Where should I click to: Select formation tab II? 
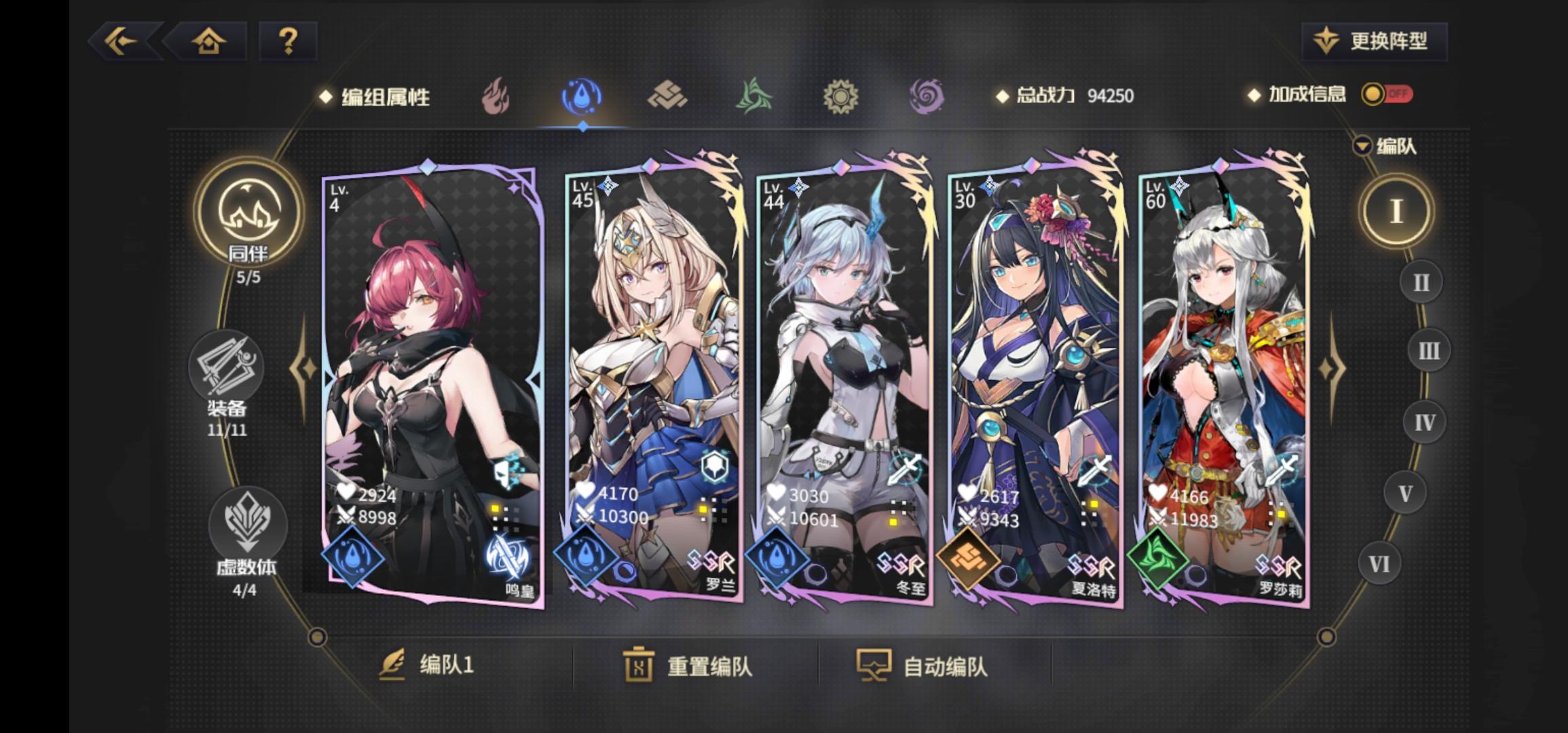(1422, 280)
